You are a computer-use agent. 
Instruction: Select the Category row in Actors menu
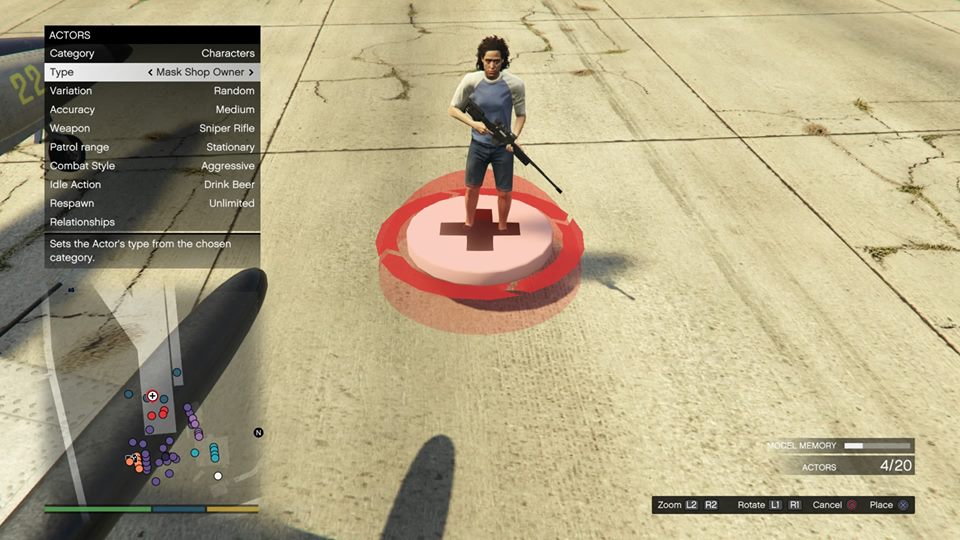152,53
